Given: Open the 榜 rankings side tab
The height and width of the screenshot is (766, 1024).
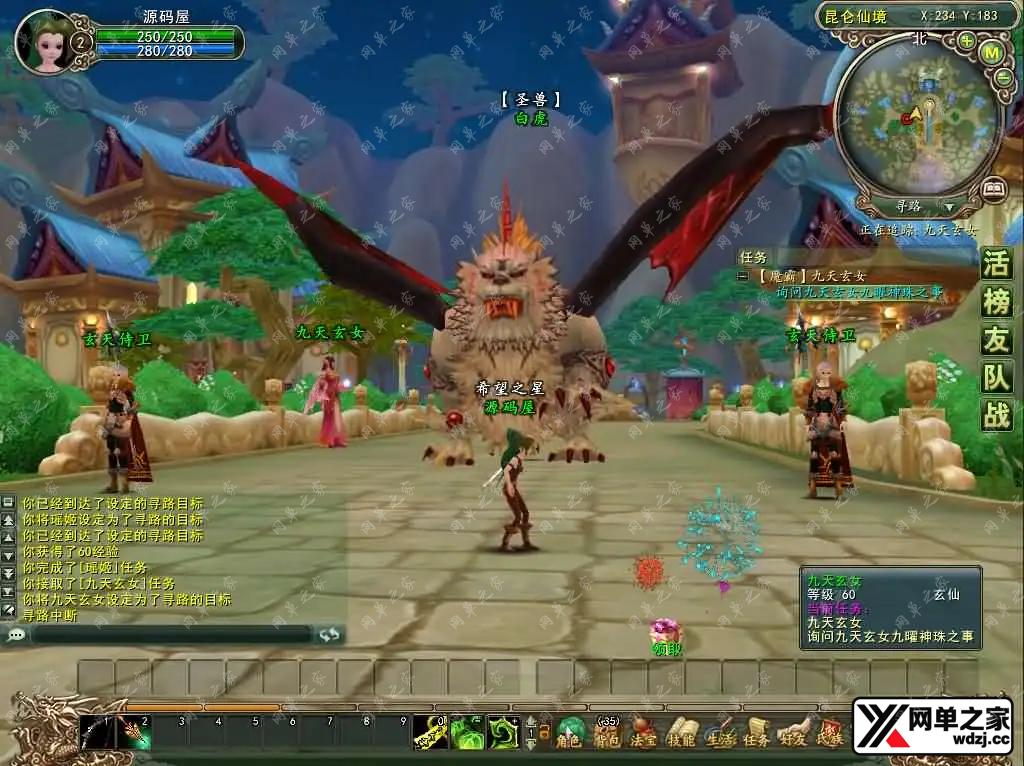Looking at the screenshot, I should (x=996, y=302).
